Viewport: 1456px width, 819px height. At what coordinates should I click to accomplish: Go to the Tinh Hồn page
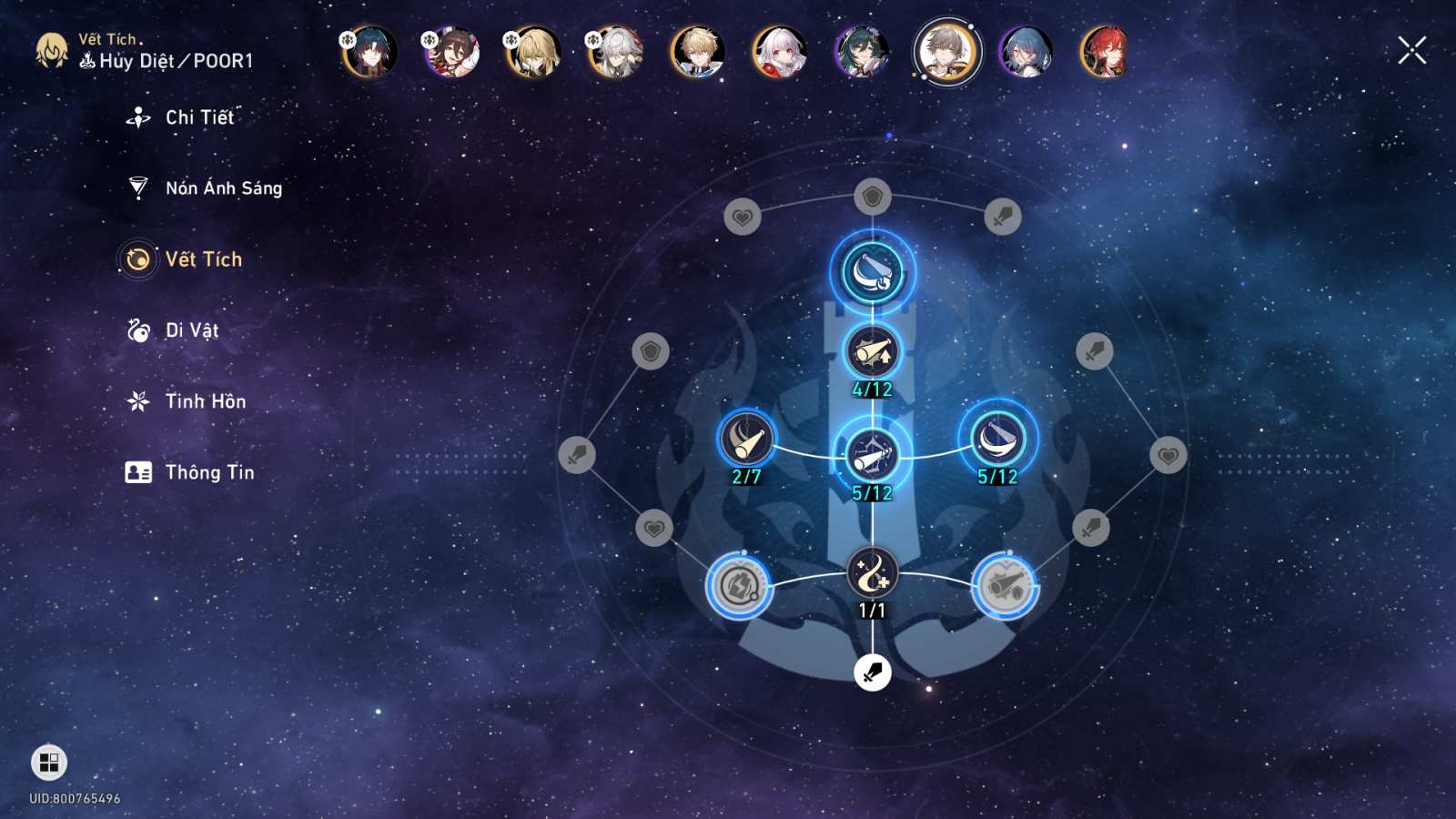click(x=205, y=401)
